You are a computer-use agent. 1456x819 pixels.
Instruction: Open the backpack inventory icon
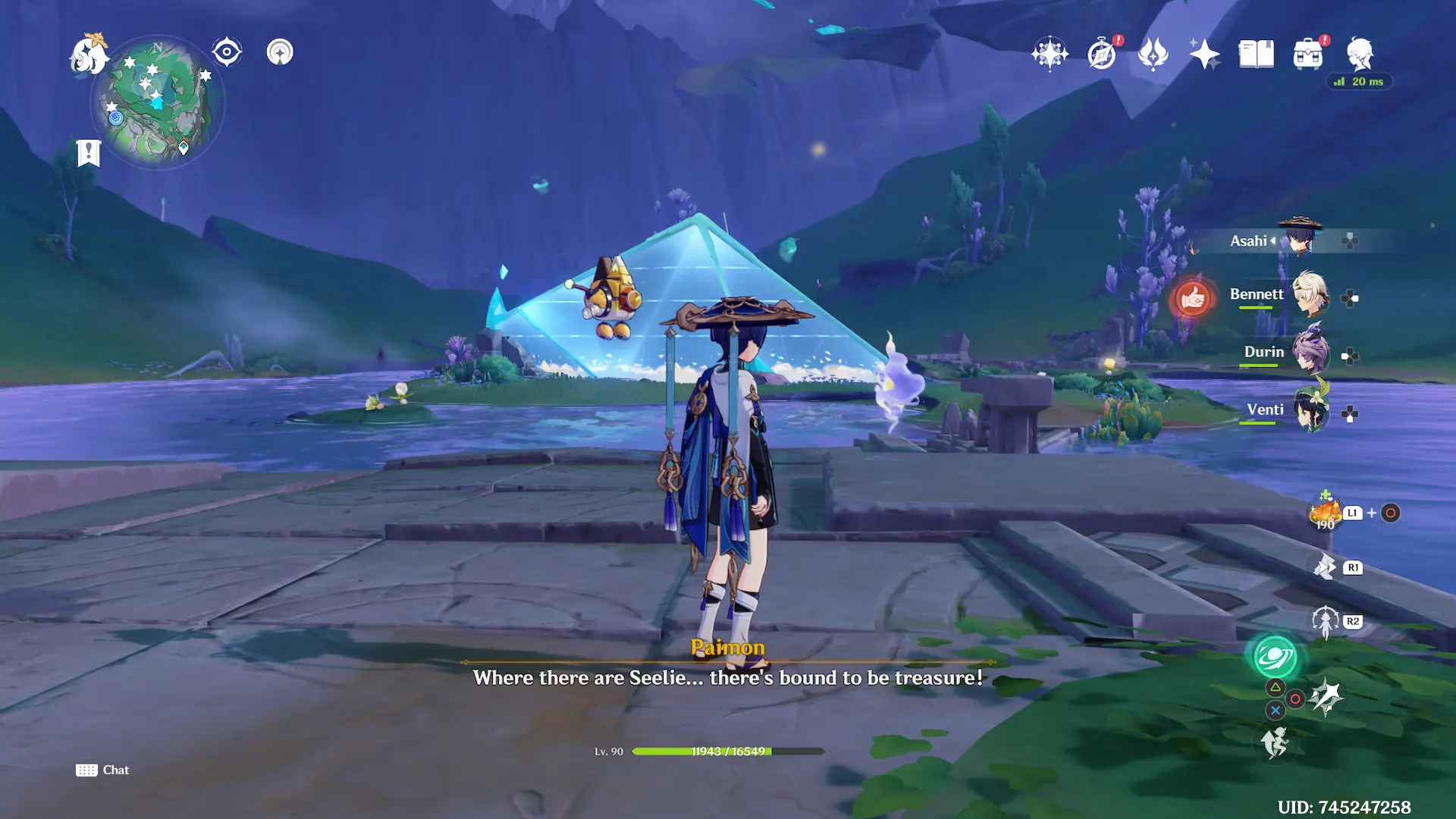(x=1308, y=54)
